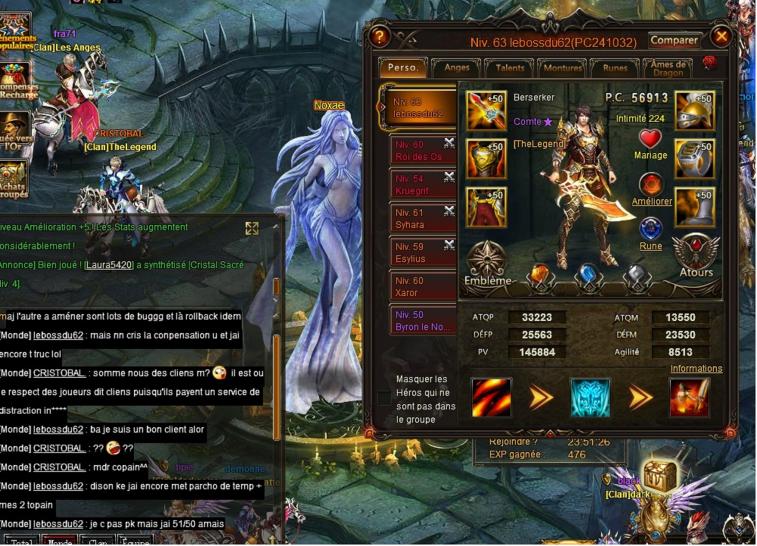Click the Comparer button
Image resolution: width=757 pixels, height=546 pixels.
tap(674, 41)
